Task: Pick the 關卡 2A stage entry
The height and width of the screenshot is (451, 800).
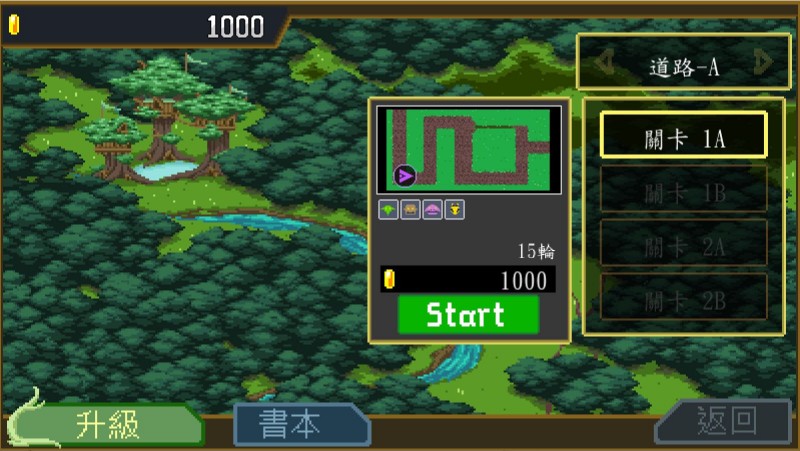Action: (x=684, y=243)
